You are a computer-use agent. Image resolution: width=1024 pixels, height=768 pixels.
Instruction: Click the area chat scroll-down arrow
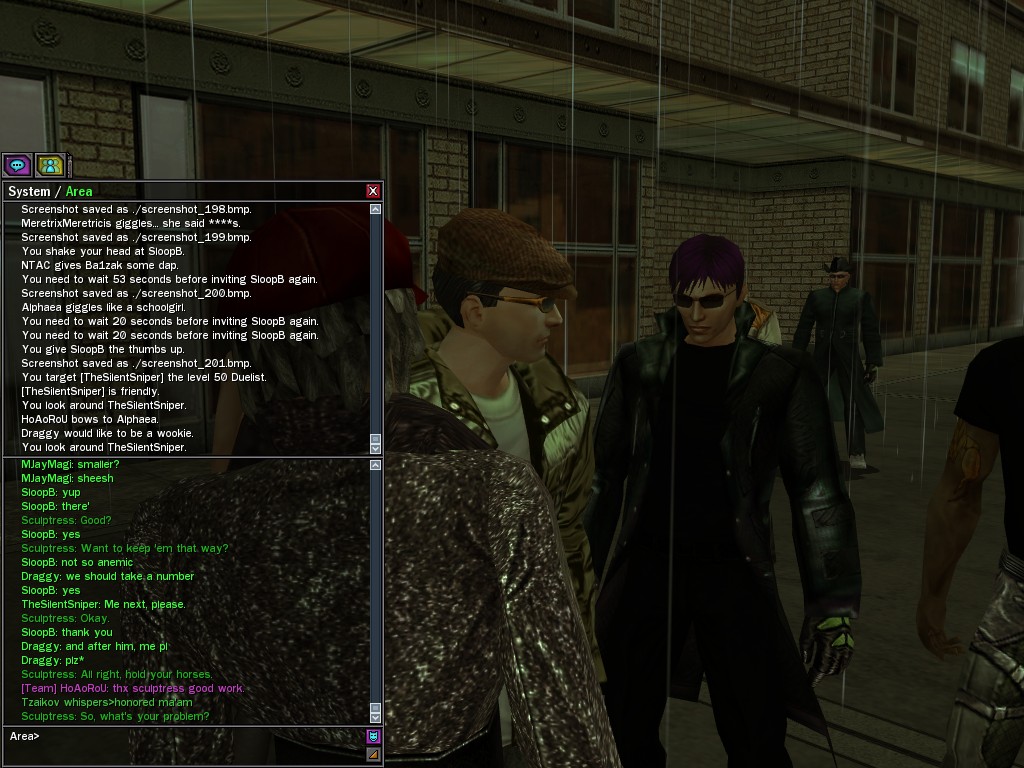[375, 717]
